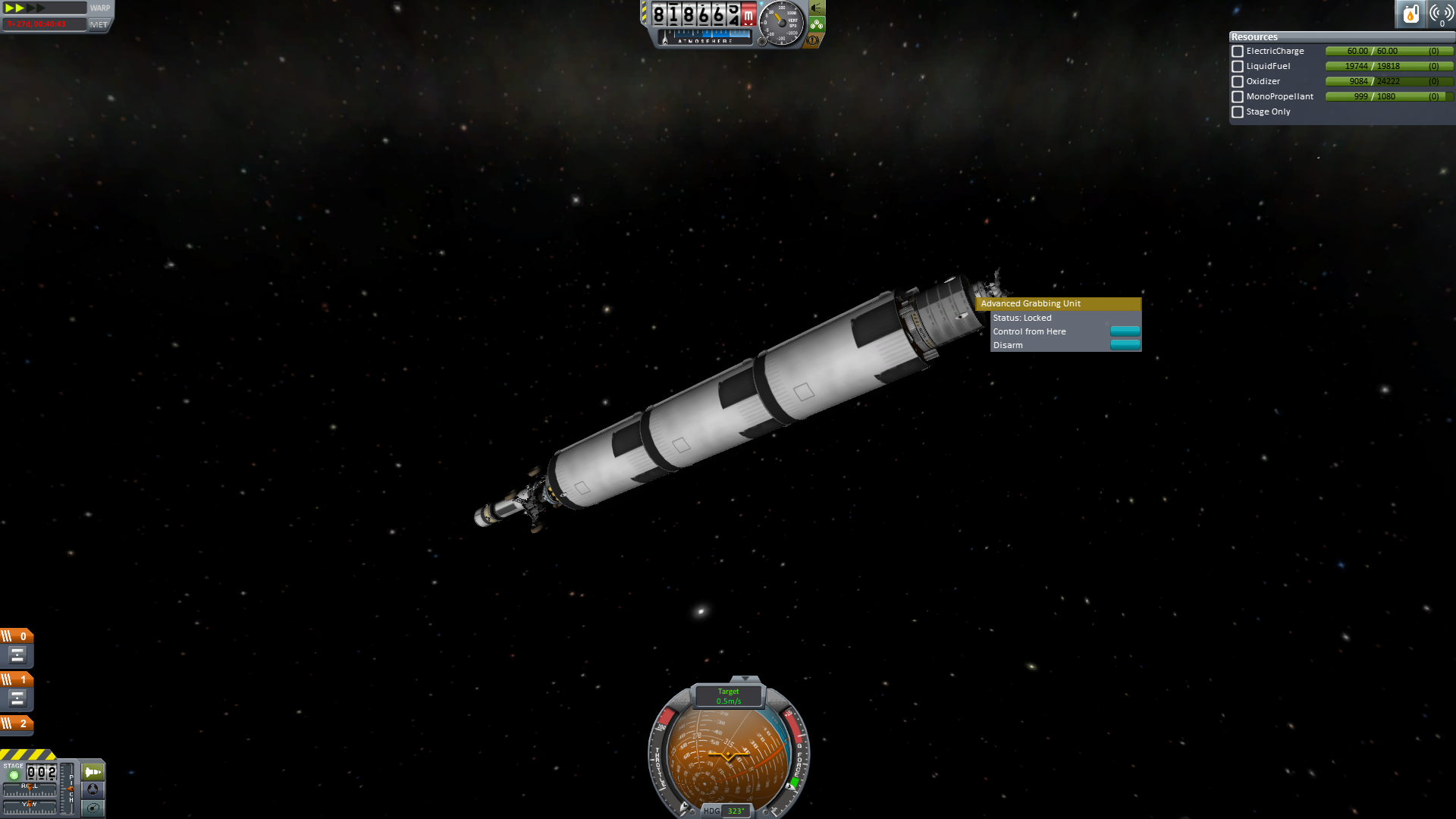Collapse the navball using the top arrow
The width and height of the screenshot is (1456, 819).
pyautogui.click(x=745, y=679)
